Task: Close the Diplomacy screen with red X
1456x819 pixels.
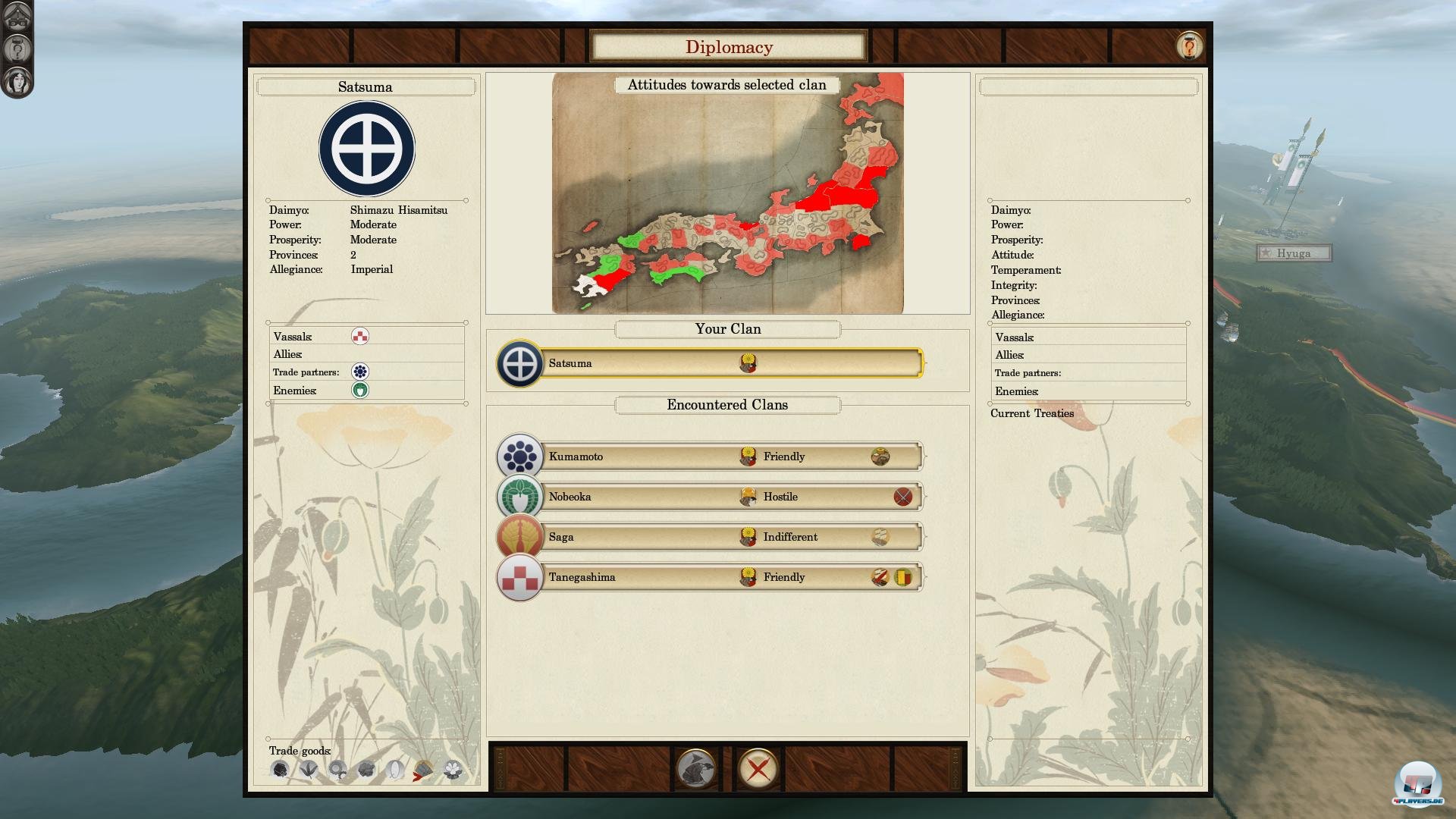Action: tap(758, 769)
